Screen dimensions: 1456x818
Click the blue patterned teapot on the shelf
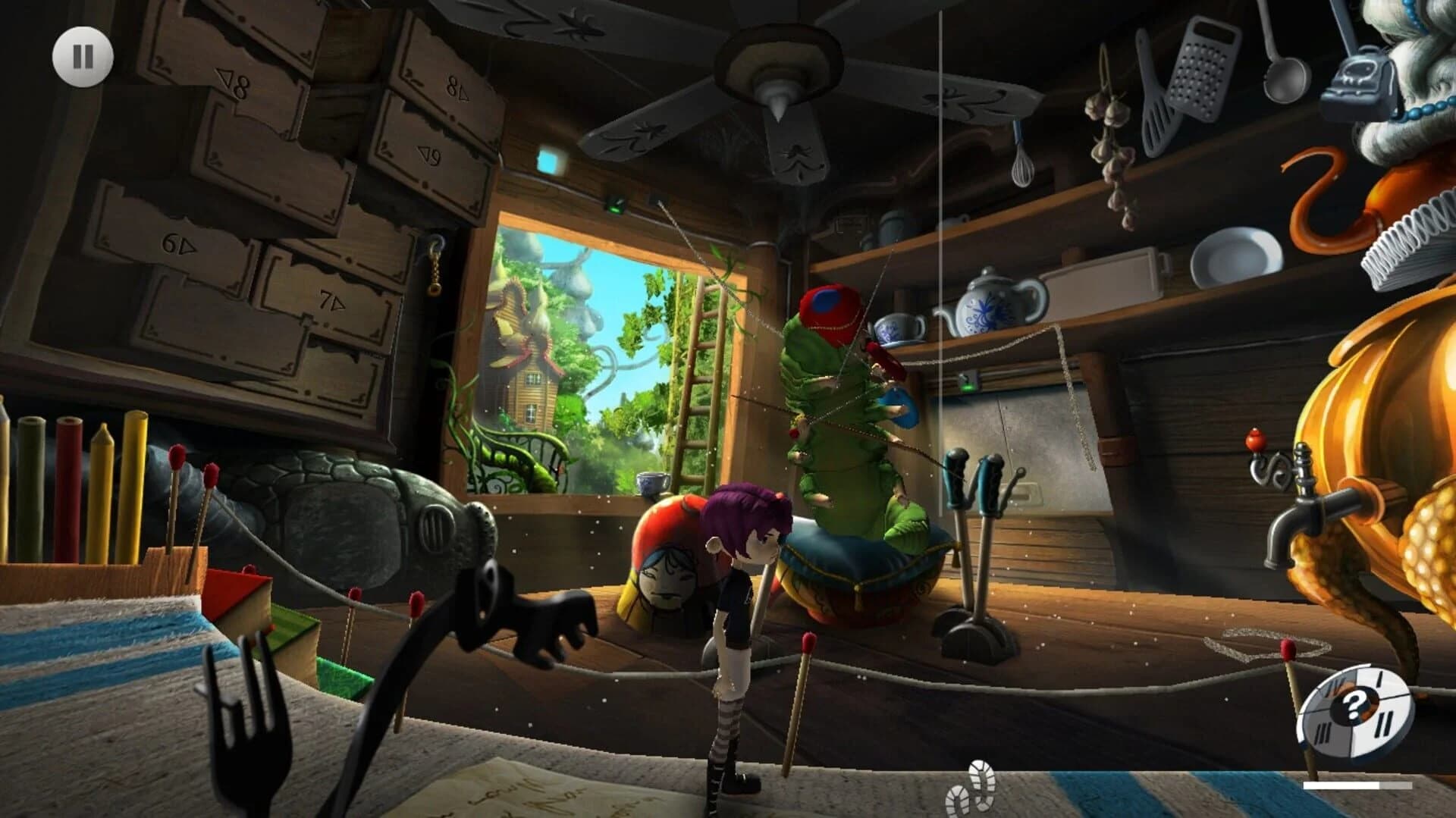pyautogui.click(x=993, y=303)
